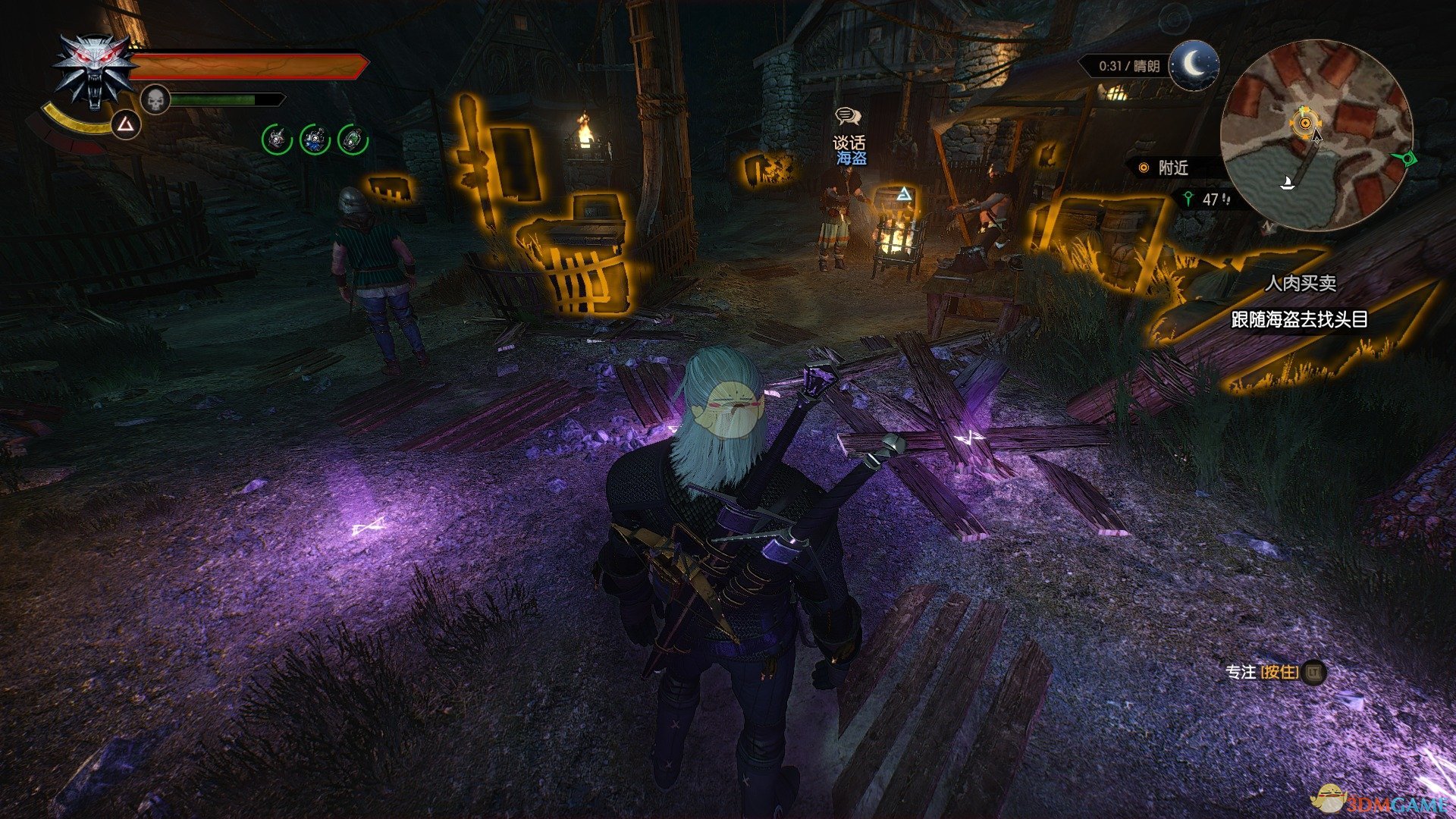This screenshot has width=1456, height=819.
Task: Inspect the silver potion buff icon
Action: pos(277,140)
